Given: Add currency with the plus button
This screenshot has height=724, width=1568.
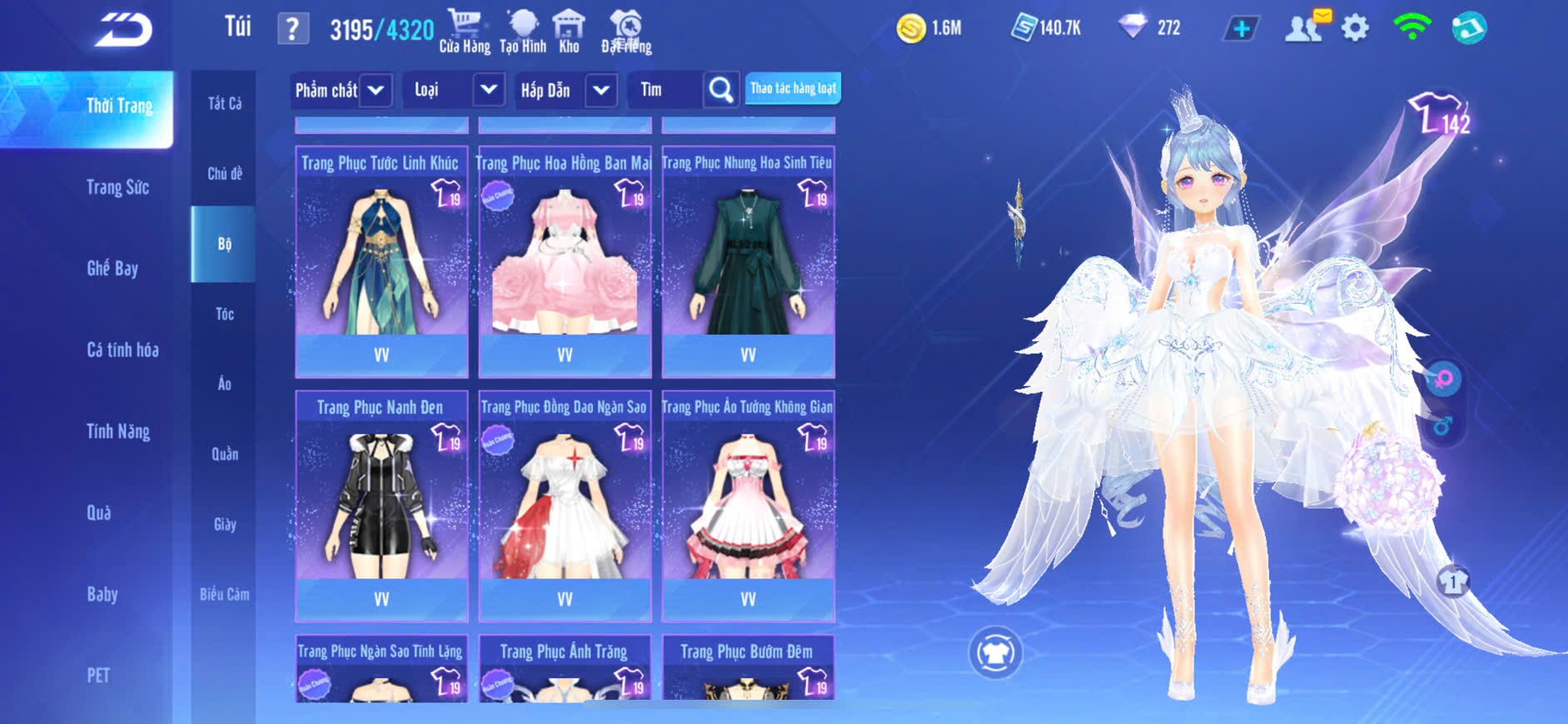Looking at the screenshot, I should (x=1241, y=28).
